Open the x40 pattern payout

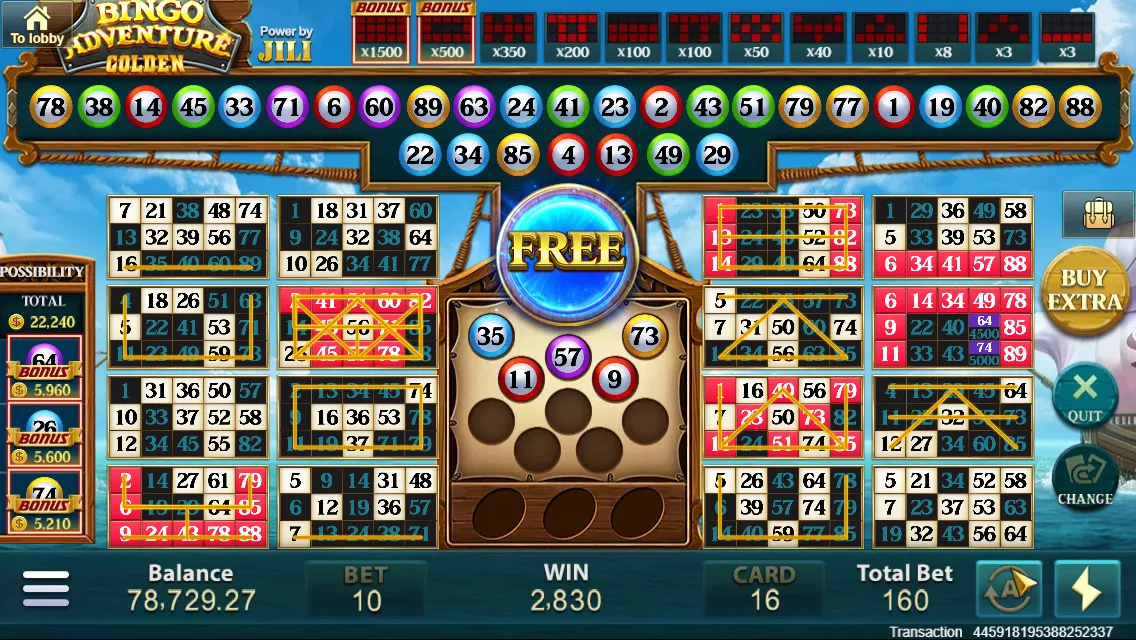click(x=818, y=37)
